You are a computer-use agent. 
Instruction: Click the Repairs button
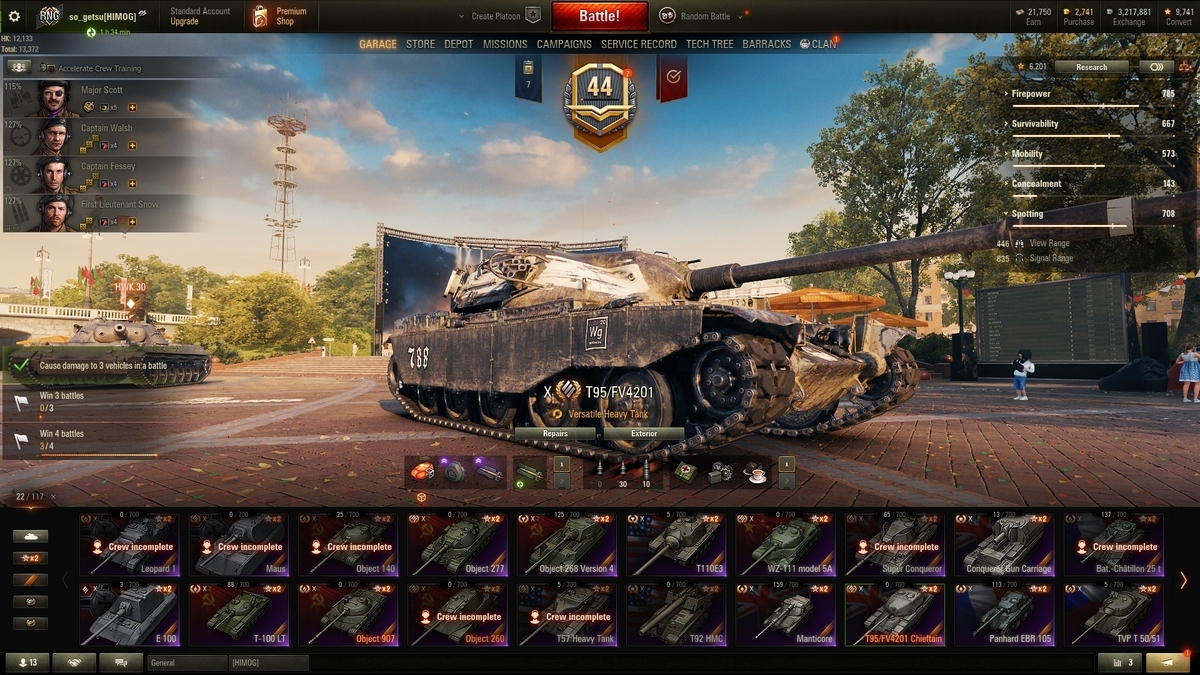555,434
